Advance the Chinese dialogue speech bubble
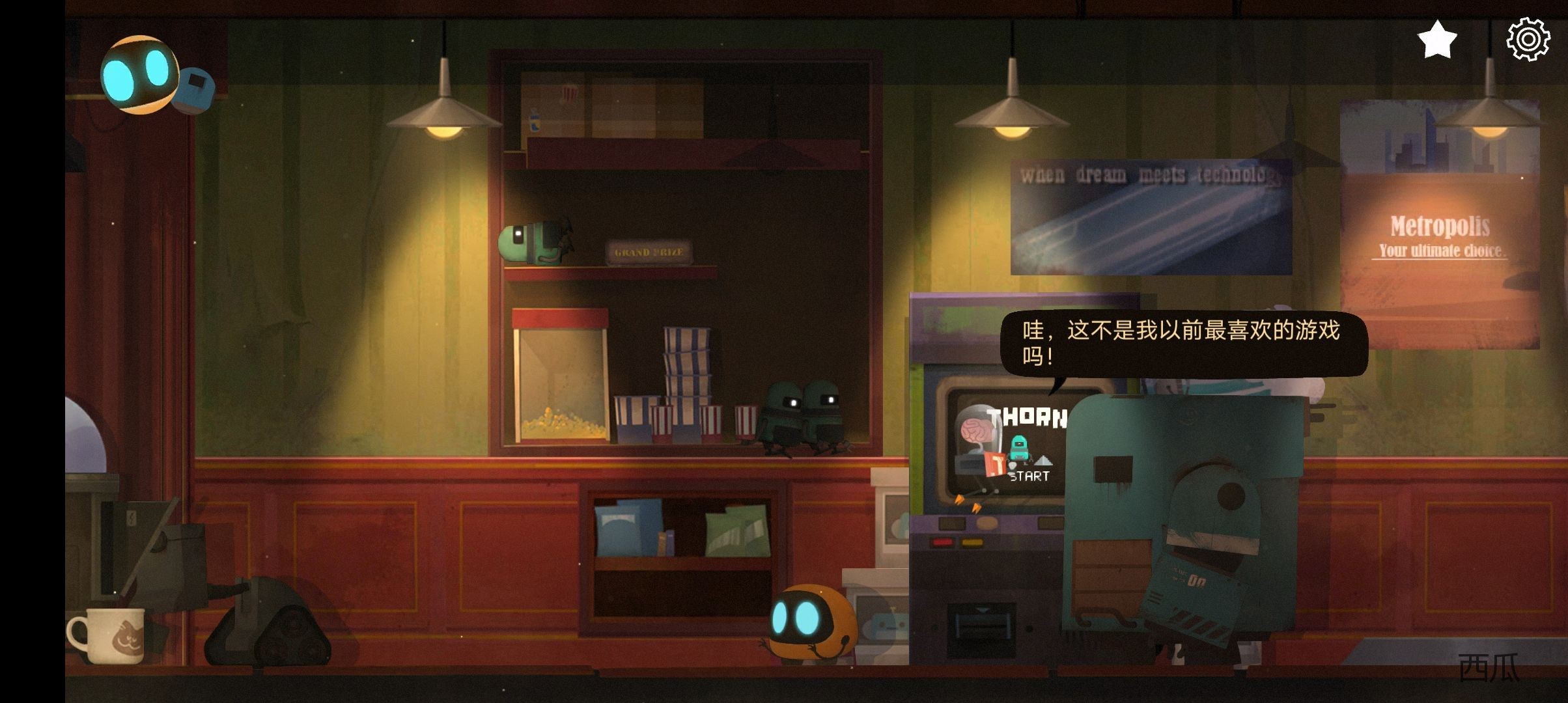Image resolution: width=1568 pixels, height=703 pixels. coord(1183,343)
